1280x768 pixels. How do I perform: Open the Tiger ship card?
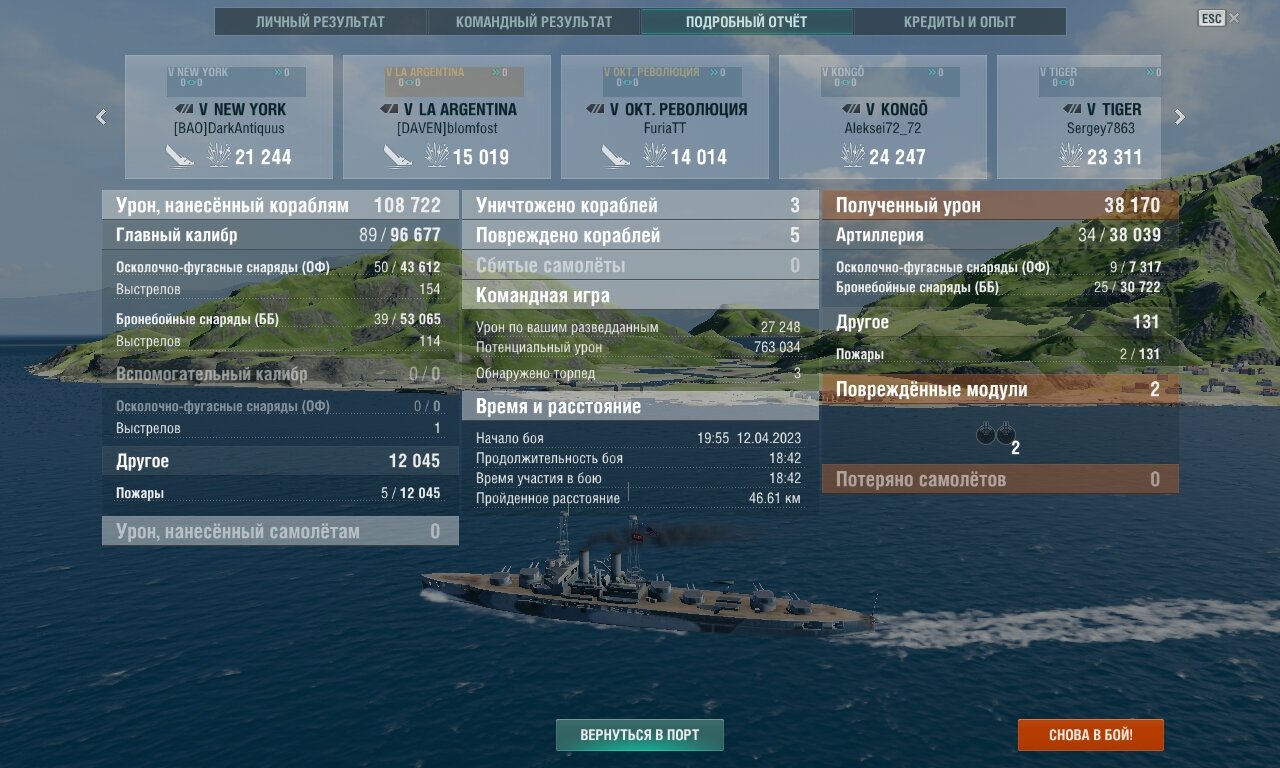(x=1079, y=117)
